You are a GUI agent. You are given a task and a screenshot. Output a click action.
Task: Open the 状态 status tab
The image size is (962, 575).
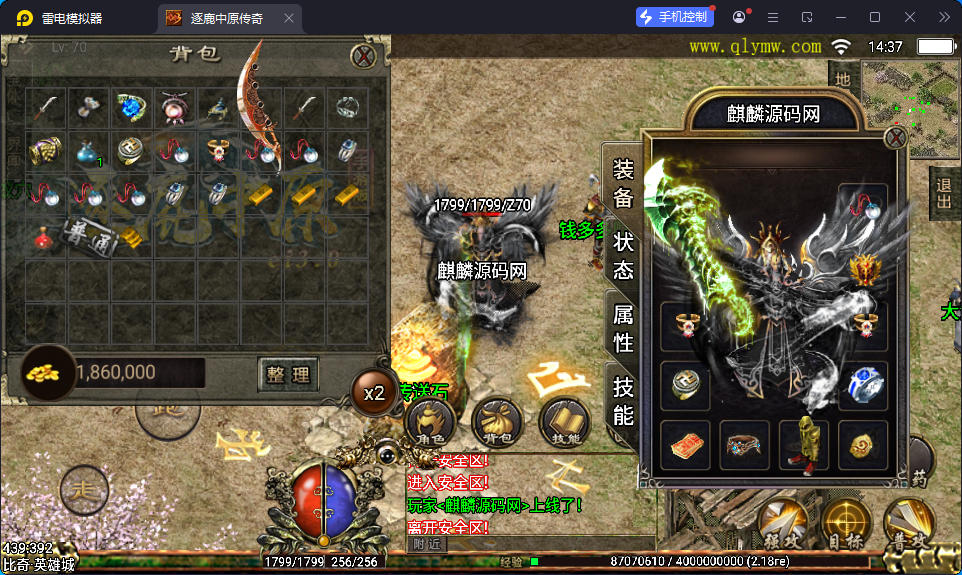pyautogui.click(x=623, y=255)
